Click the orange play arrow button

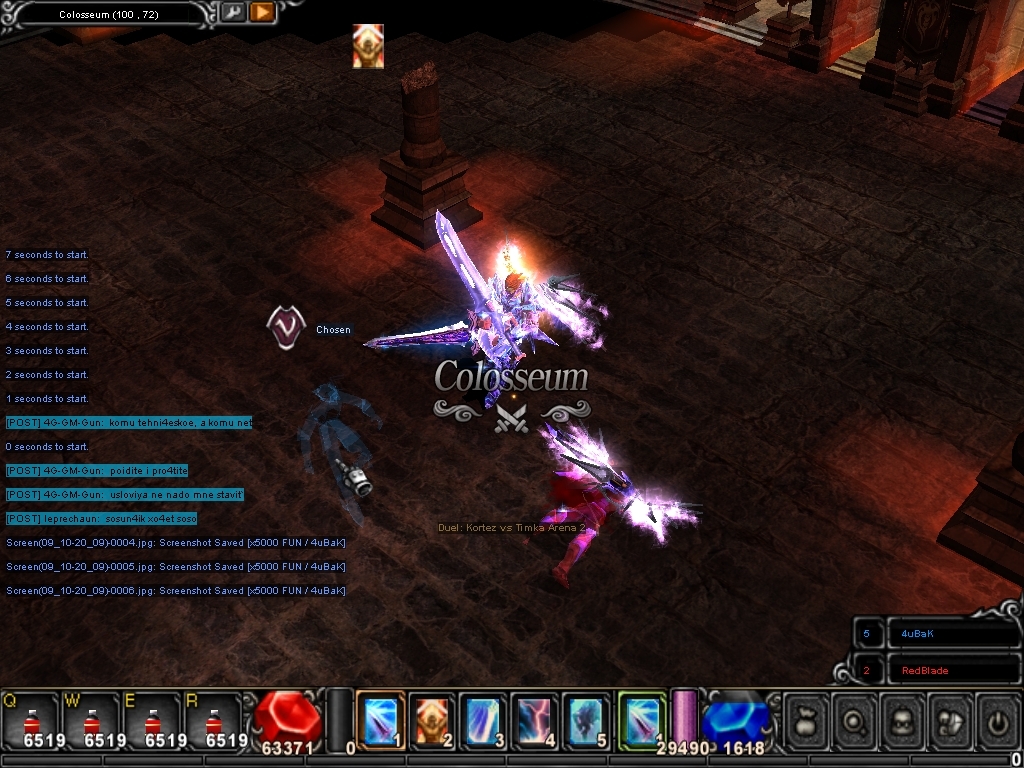tap(261, 12)
